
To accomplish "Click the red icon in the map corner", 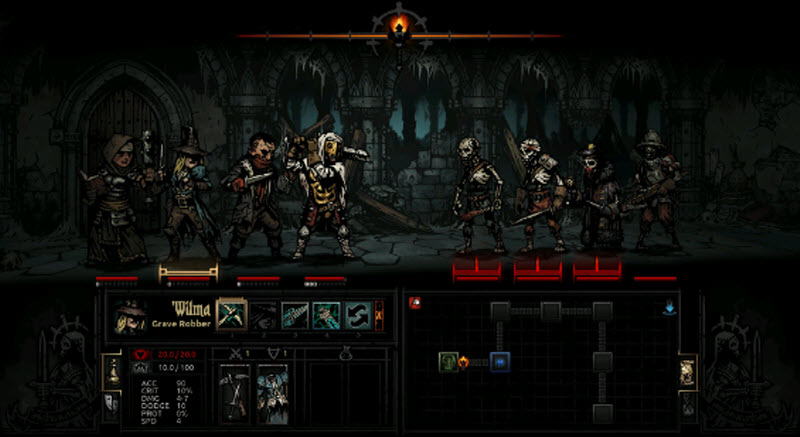I will tap(413, 301).
